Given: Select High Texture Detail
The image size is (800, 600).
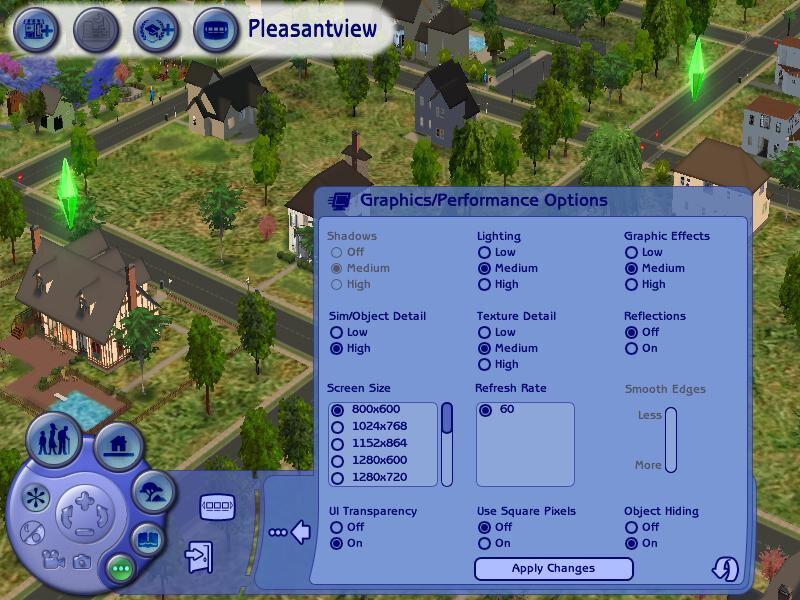Looking at the screenshot, I should pyautogui.click(x=484, y=364).
